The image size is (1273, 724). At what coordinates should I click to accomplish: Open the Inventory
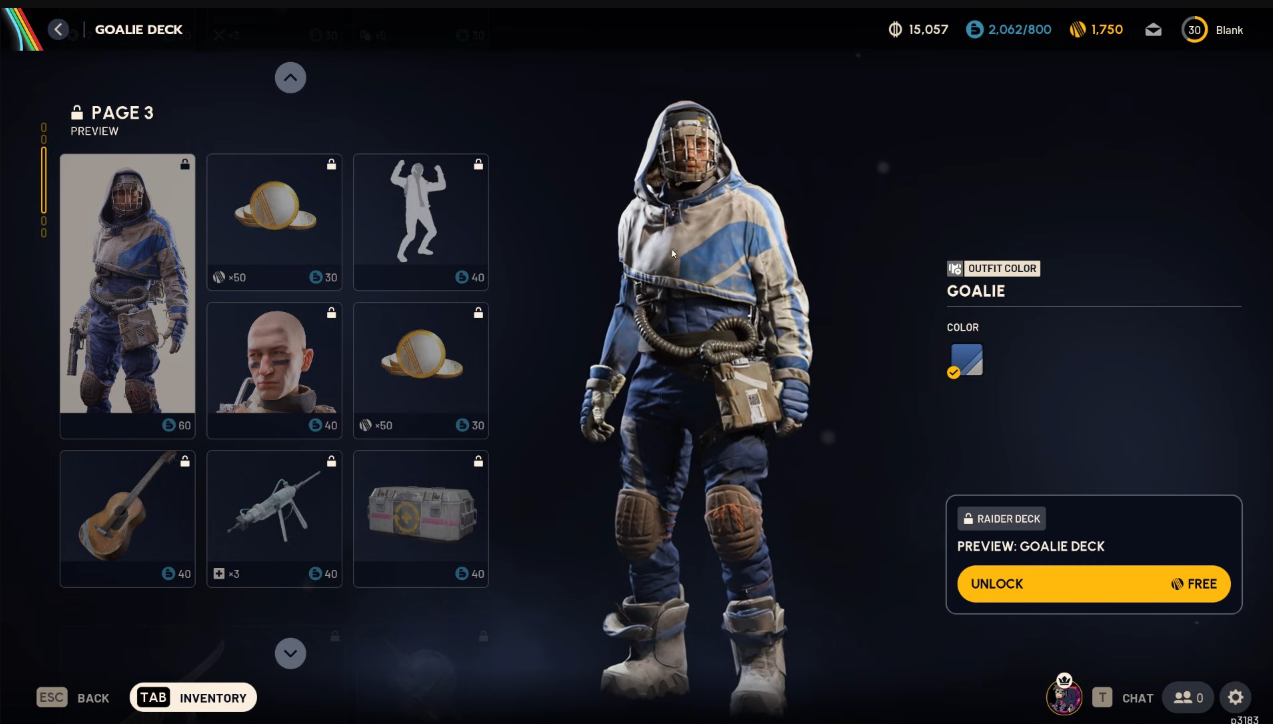[x=193, y=698]
